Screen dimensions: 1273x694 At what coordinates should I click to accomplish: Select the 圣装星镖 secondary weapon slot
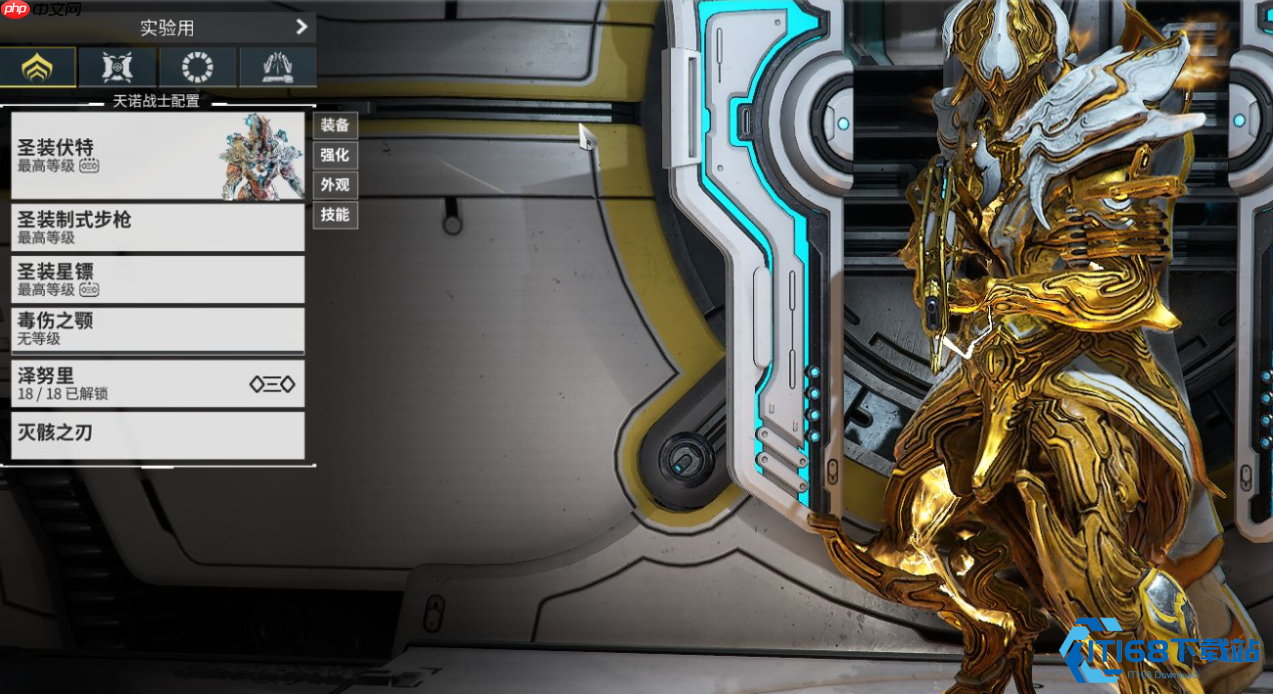click(157, 279)
